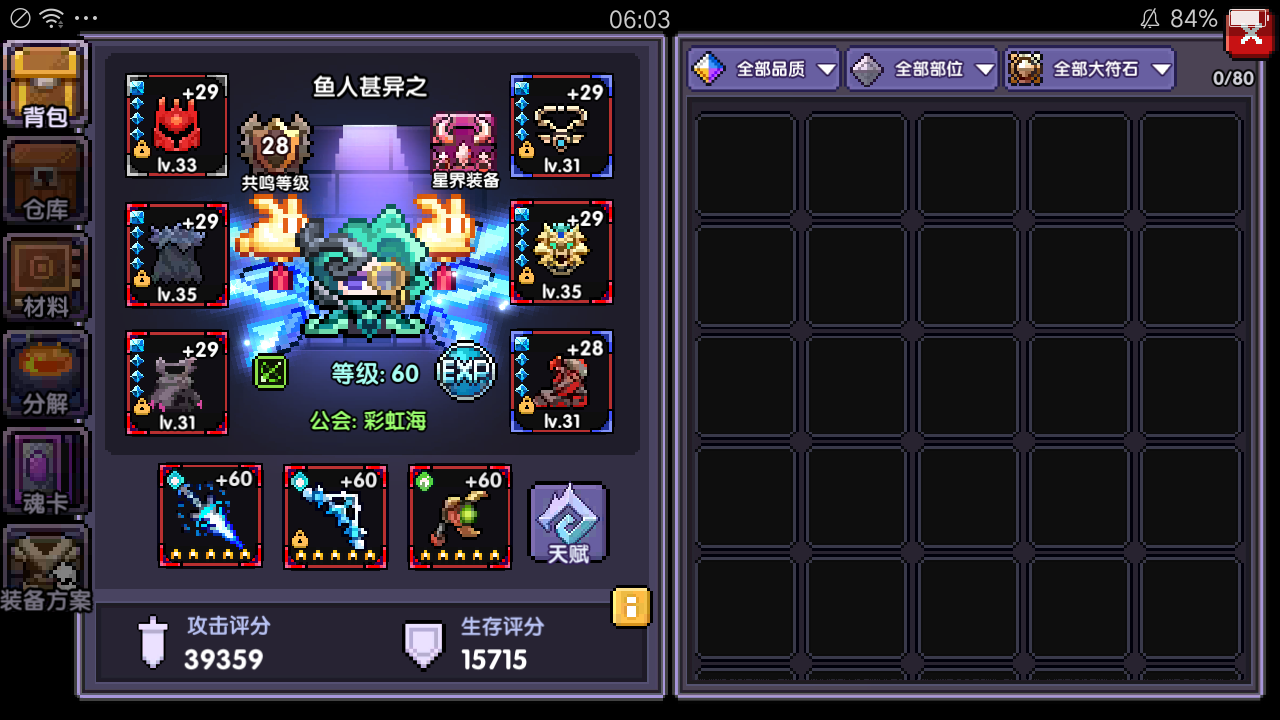Select the +60 ice spear weapon
The image size is (1280, 720).
210,514
